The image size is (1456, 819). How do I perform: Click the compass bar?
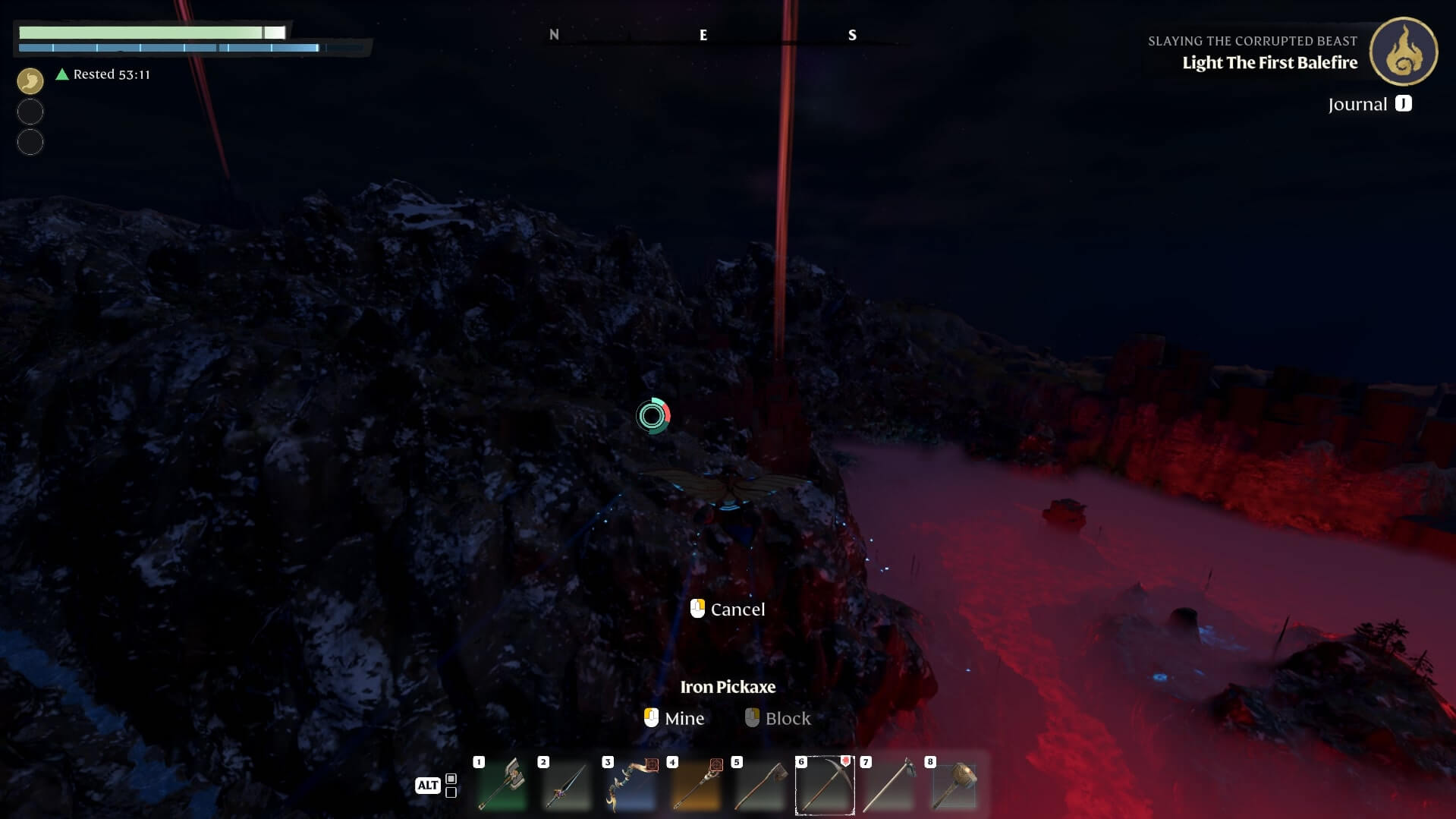click(703, 35)
